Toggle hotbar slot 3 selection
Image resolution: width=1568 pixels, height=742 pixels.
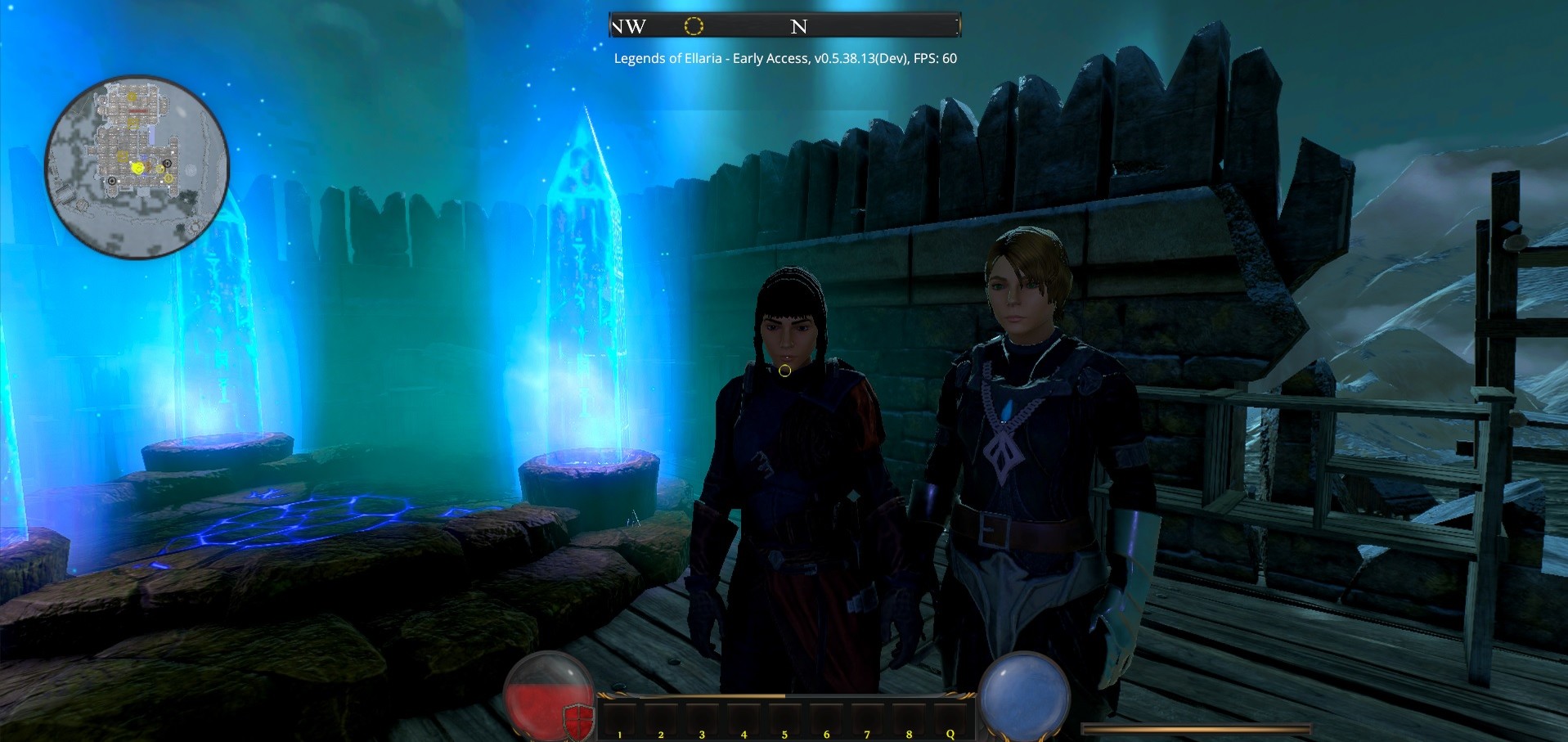pyautogui.click(x=701, y=720)
